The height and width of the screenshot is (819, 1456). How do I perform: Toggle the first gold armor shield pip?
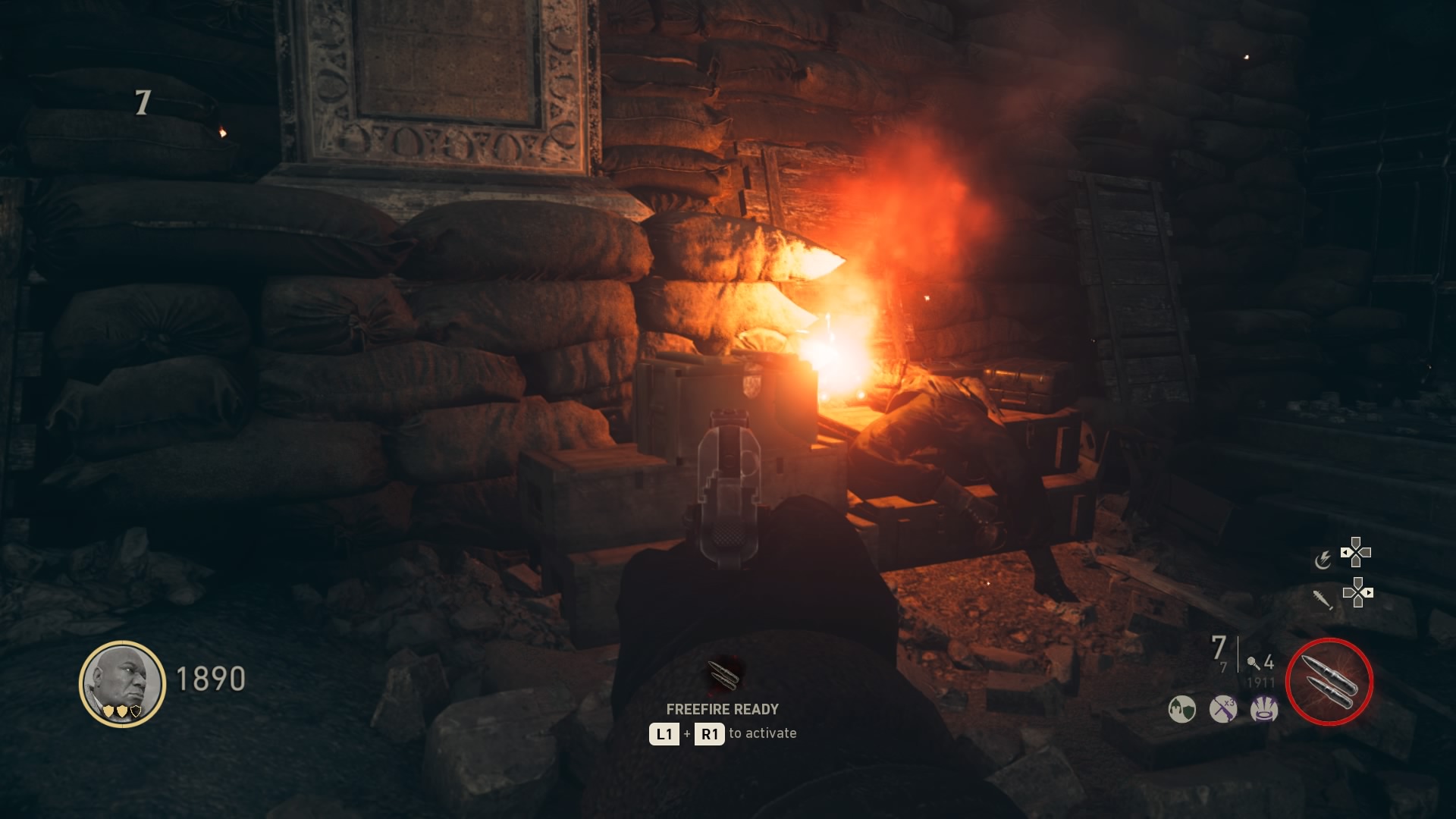click(x=108, y=712)
